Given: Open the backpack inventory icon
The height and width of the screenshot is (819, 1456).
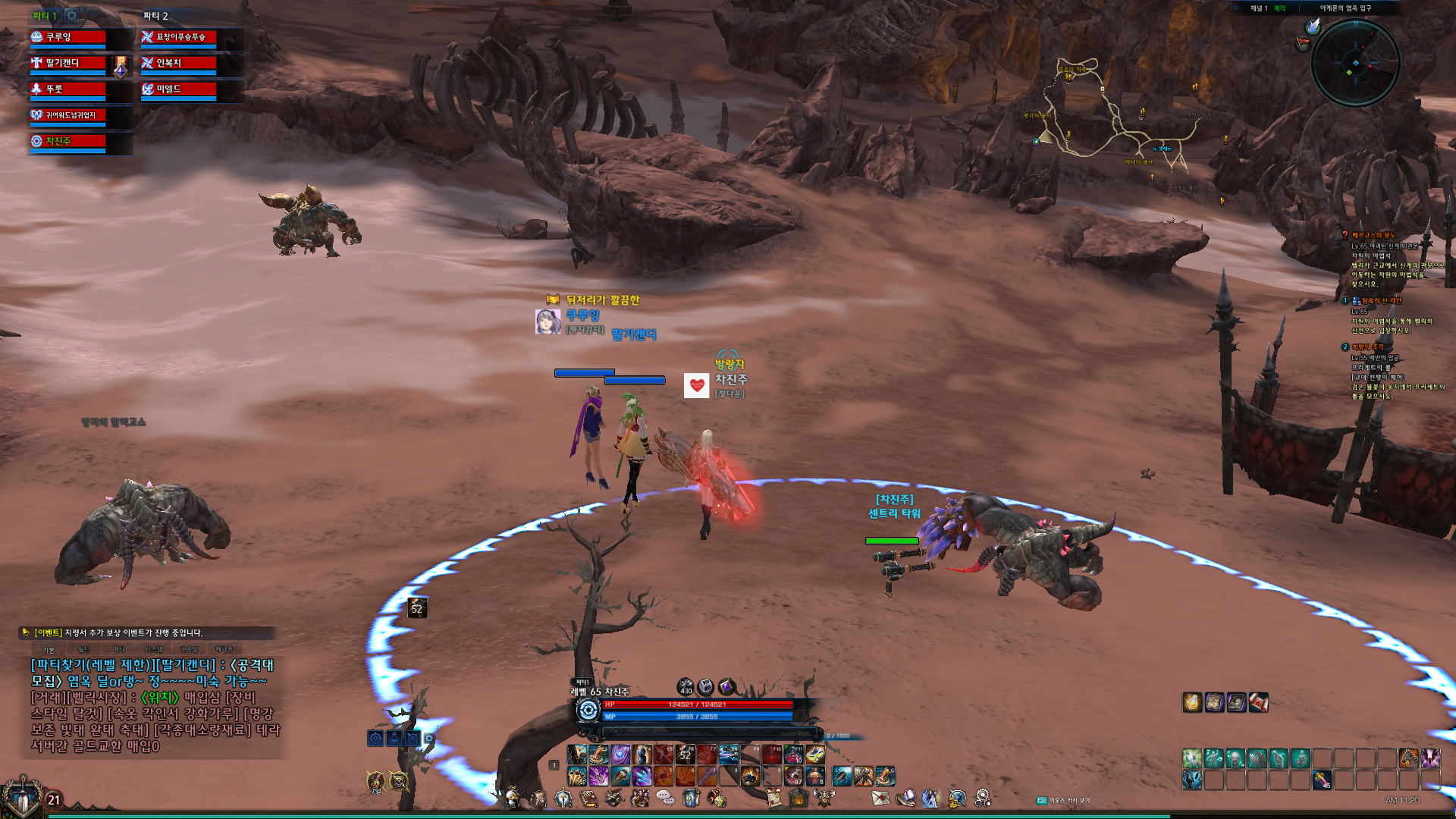Looking at the screenshot, I should point(538,798).
